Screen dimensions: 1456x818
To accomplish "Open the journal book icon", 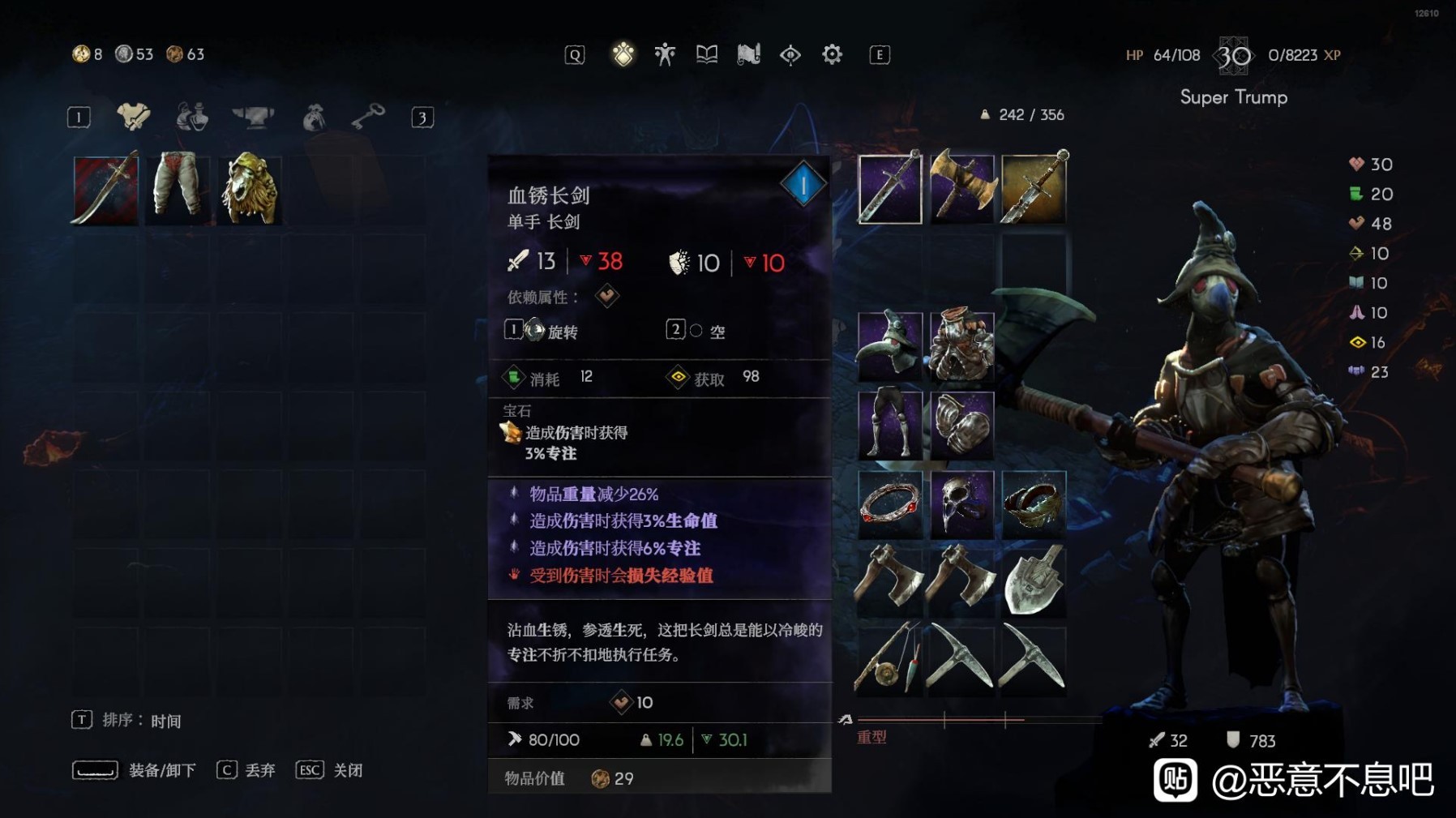I will coord(706,54).
